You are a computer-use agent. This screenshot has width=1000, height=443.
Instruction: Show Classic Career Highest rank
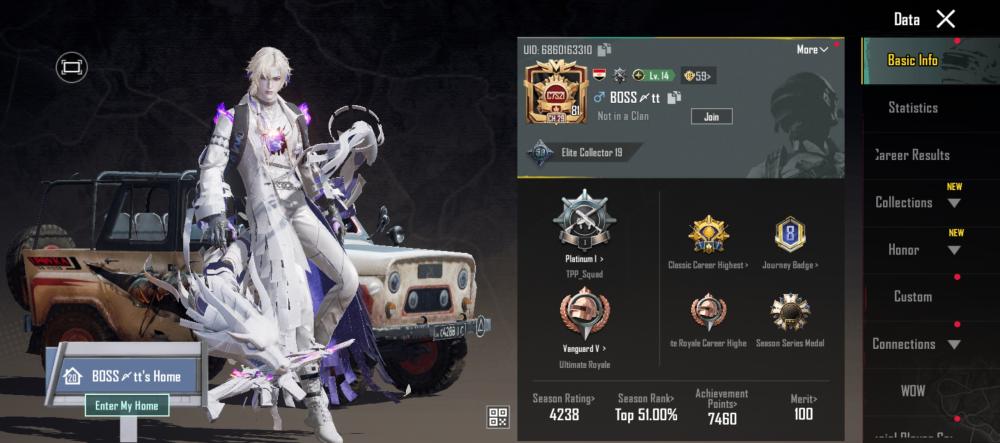(x=708, y=240)
